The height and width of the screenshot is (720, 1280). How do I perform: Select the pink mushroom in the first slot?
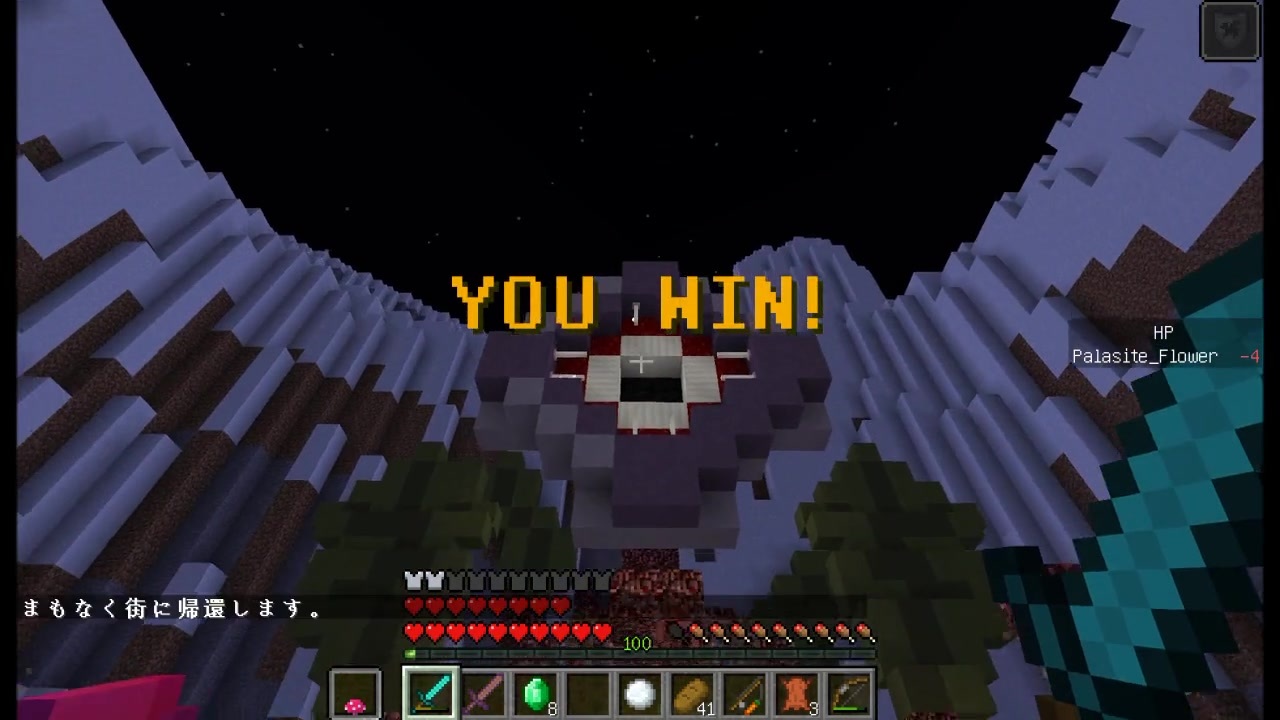(356, 692)
